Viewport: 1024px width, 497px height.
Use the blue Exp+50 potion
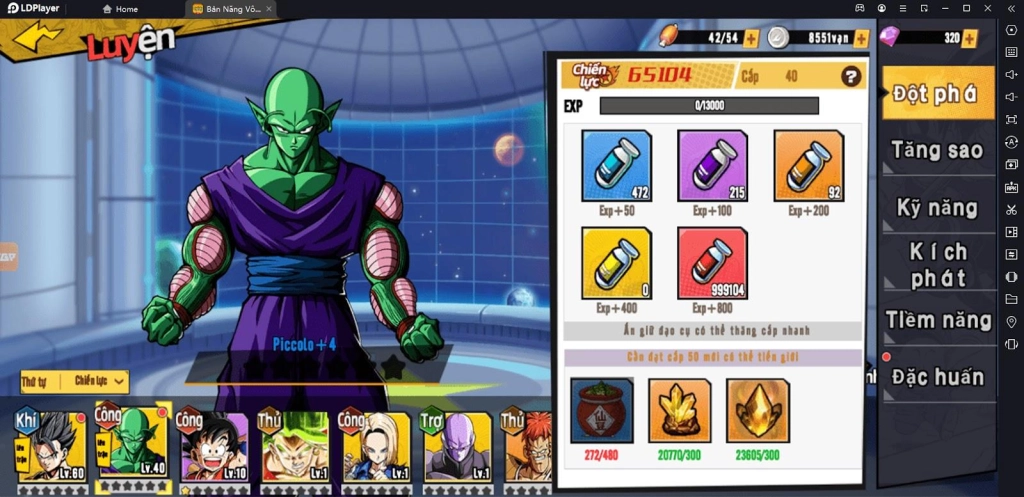(616, 165)
